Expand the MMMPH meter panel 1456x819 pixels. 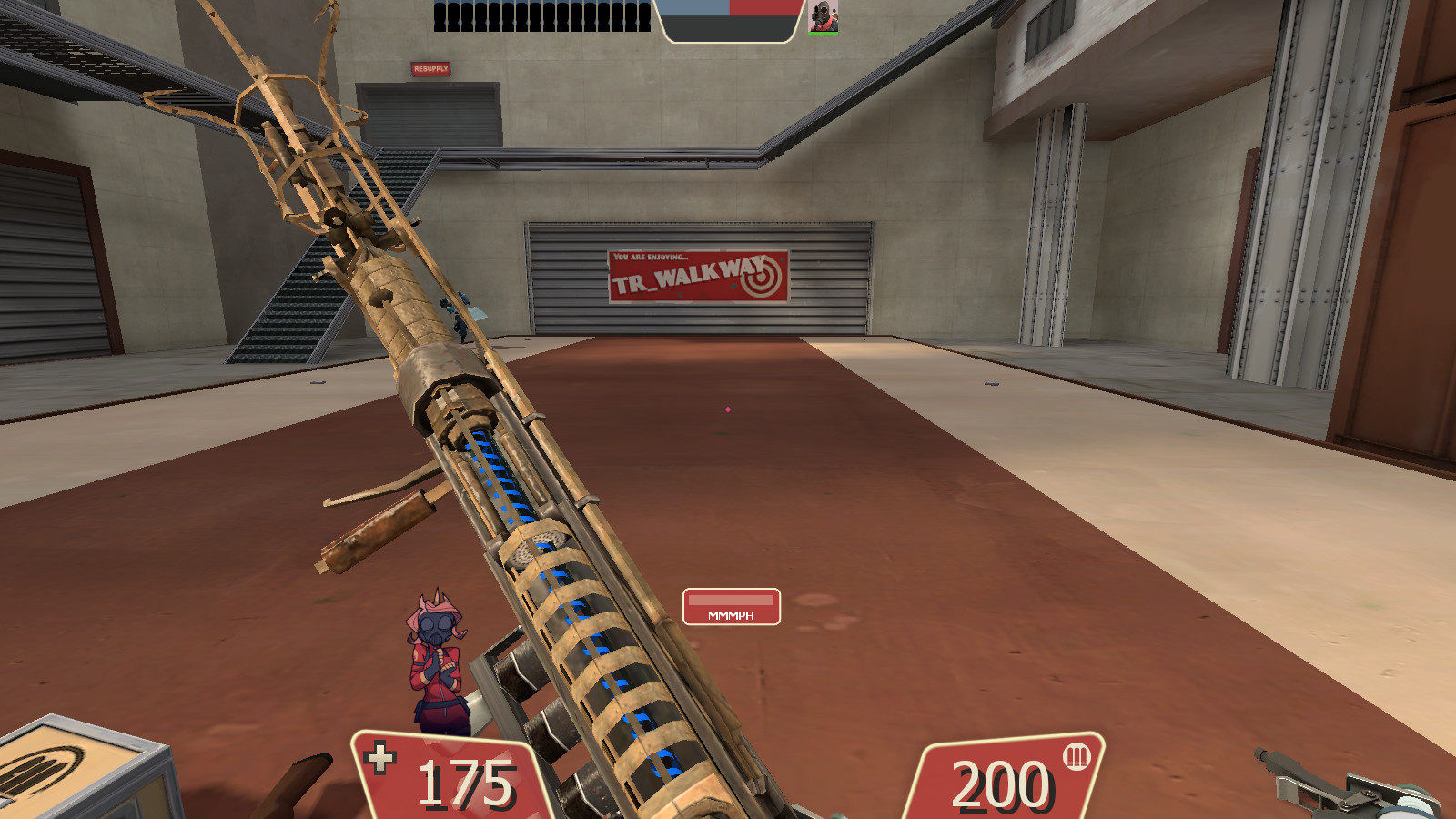731,605
